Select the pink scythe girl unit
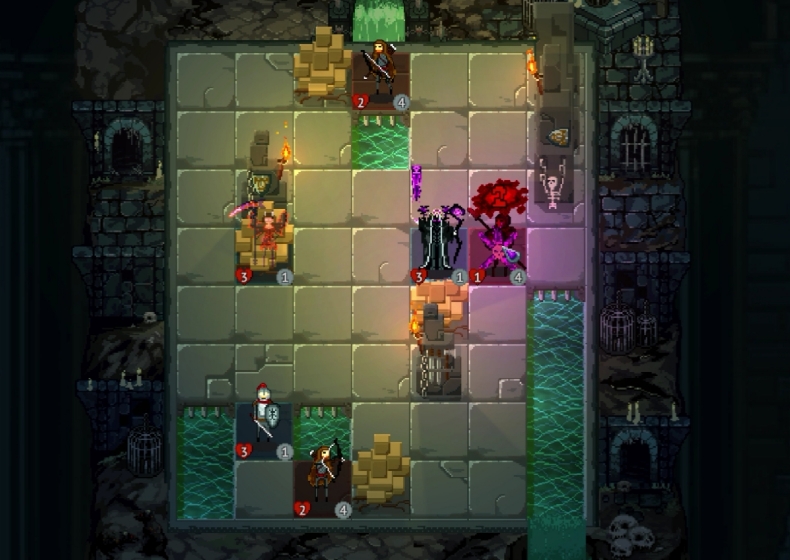 click(x=264, y=240)
